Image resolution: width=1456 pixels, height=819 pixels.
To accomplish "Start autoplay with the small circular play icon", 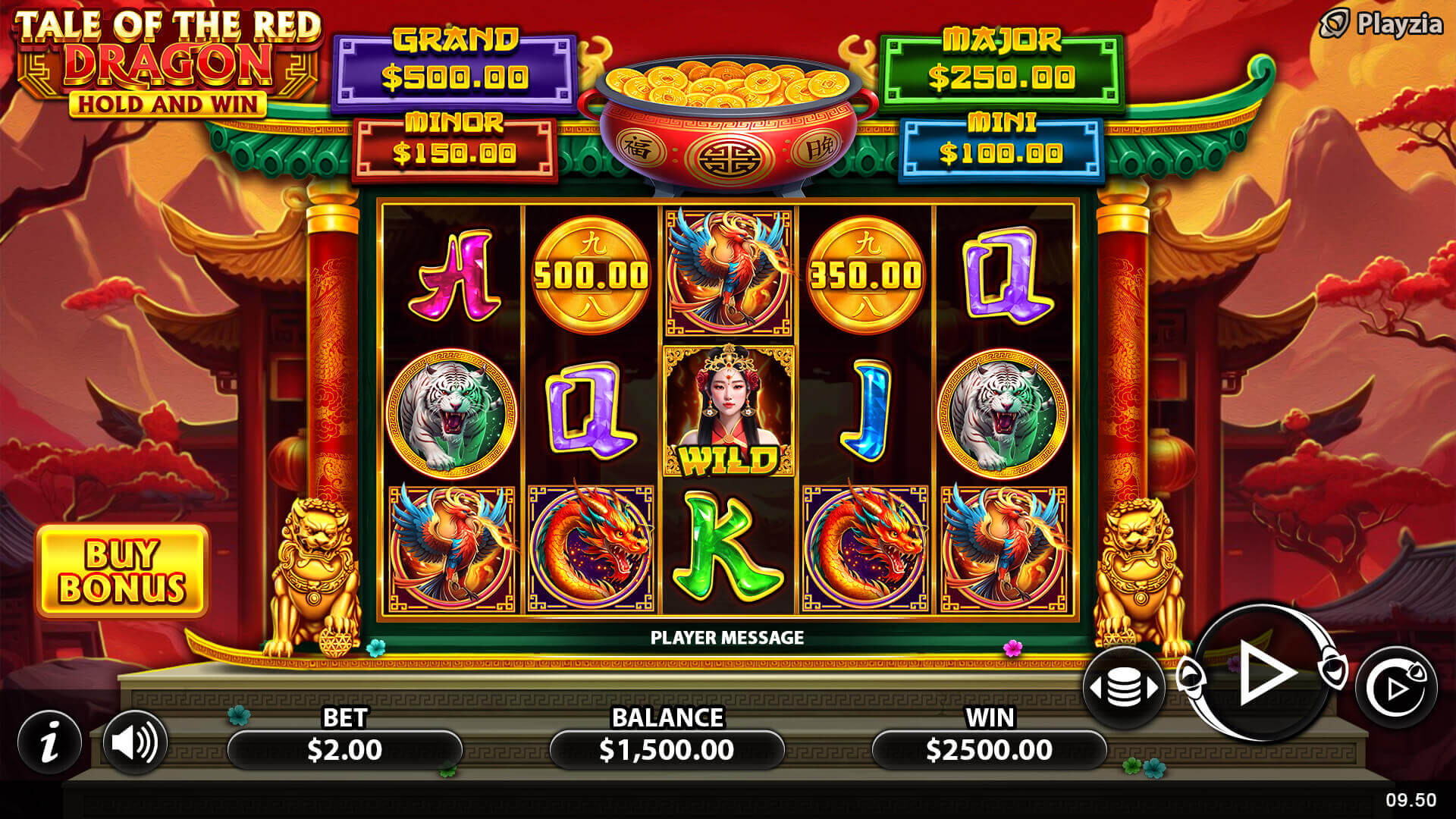I will (x=1395, y=688).
